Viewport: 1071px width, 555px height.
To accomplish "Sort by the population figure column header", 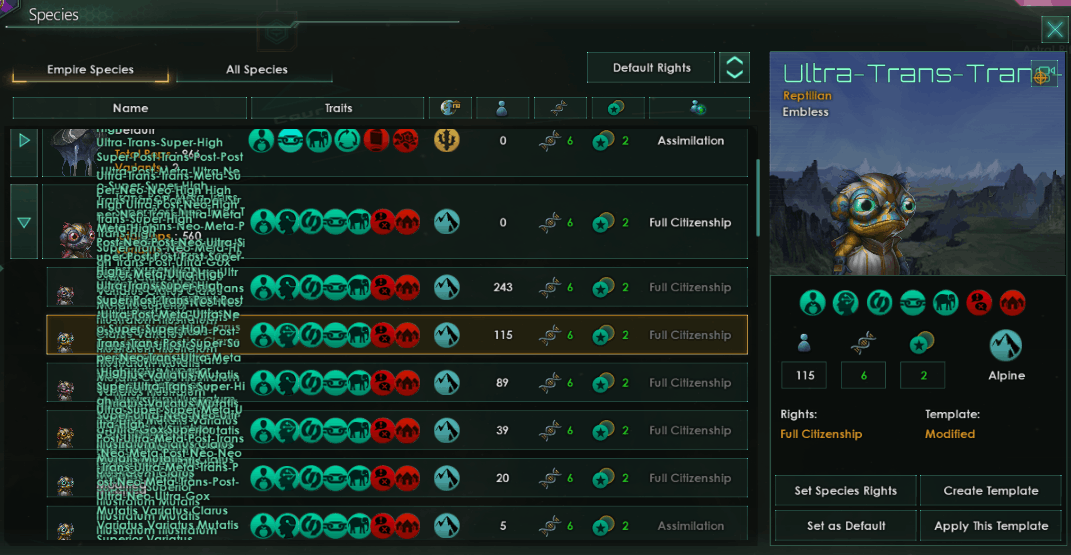I will coord(504,108).
